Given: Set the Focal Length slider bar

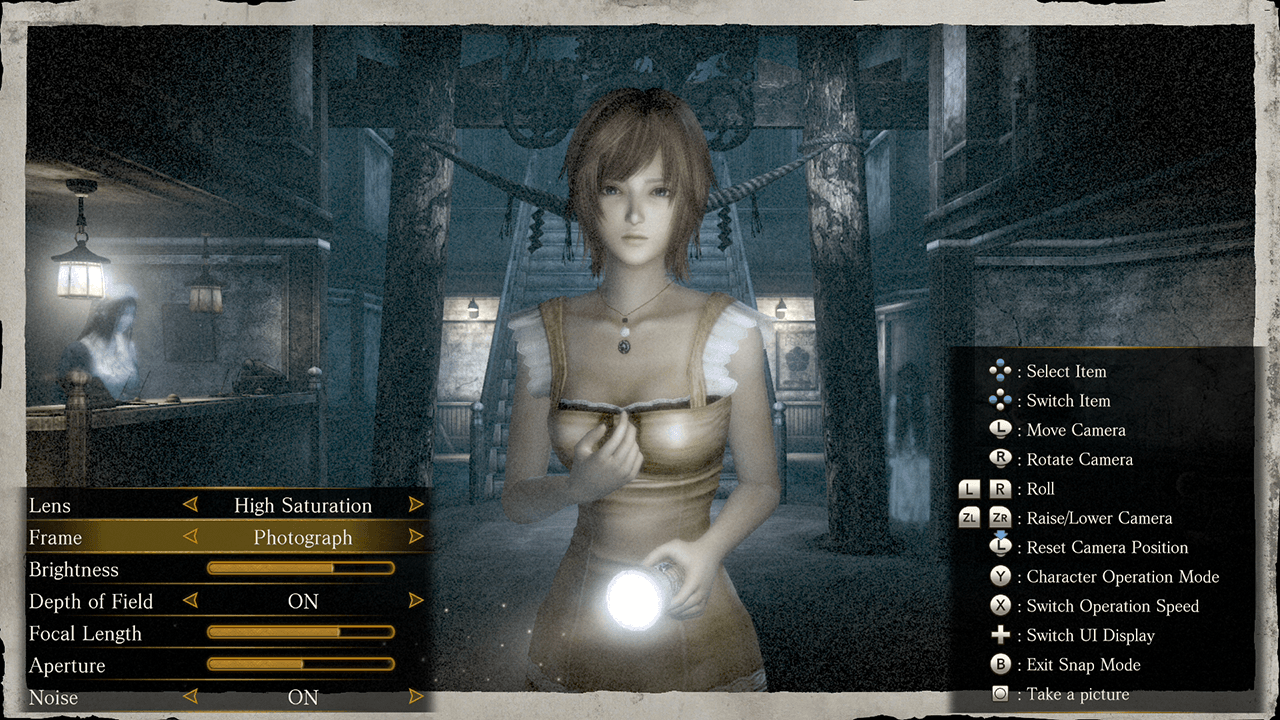Looking at the screenshot, I should point(300,633).
